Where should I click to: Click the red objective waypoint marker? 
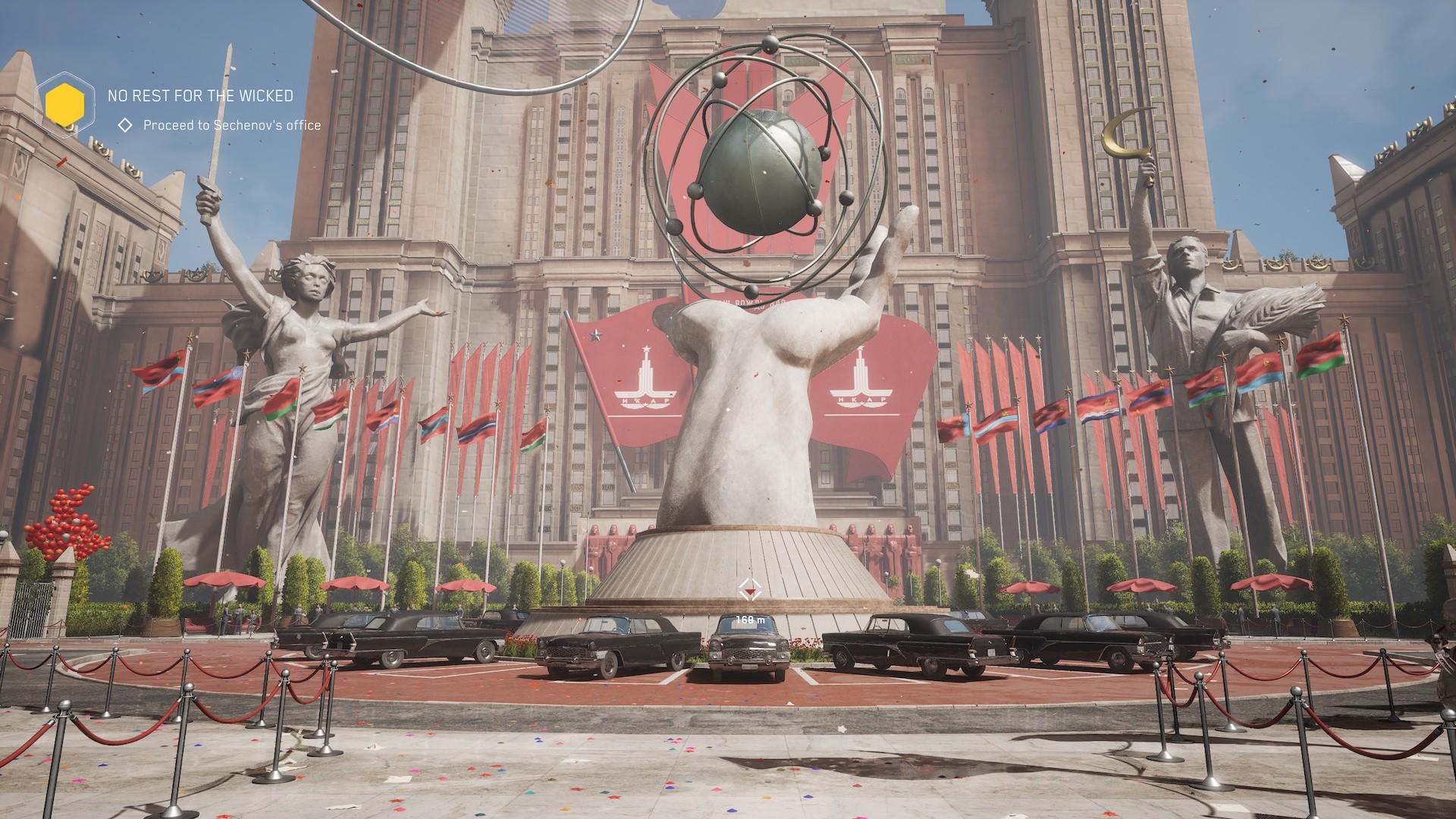(x=750, y=588)
